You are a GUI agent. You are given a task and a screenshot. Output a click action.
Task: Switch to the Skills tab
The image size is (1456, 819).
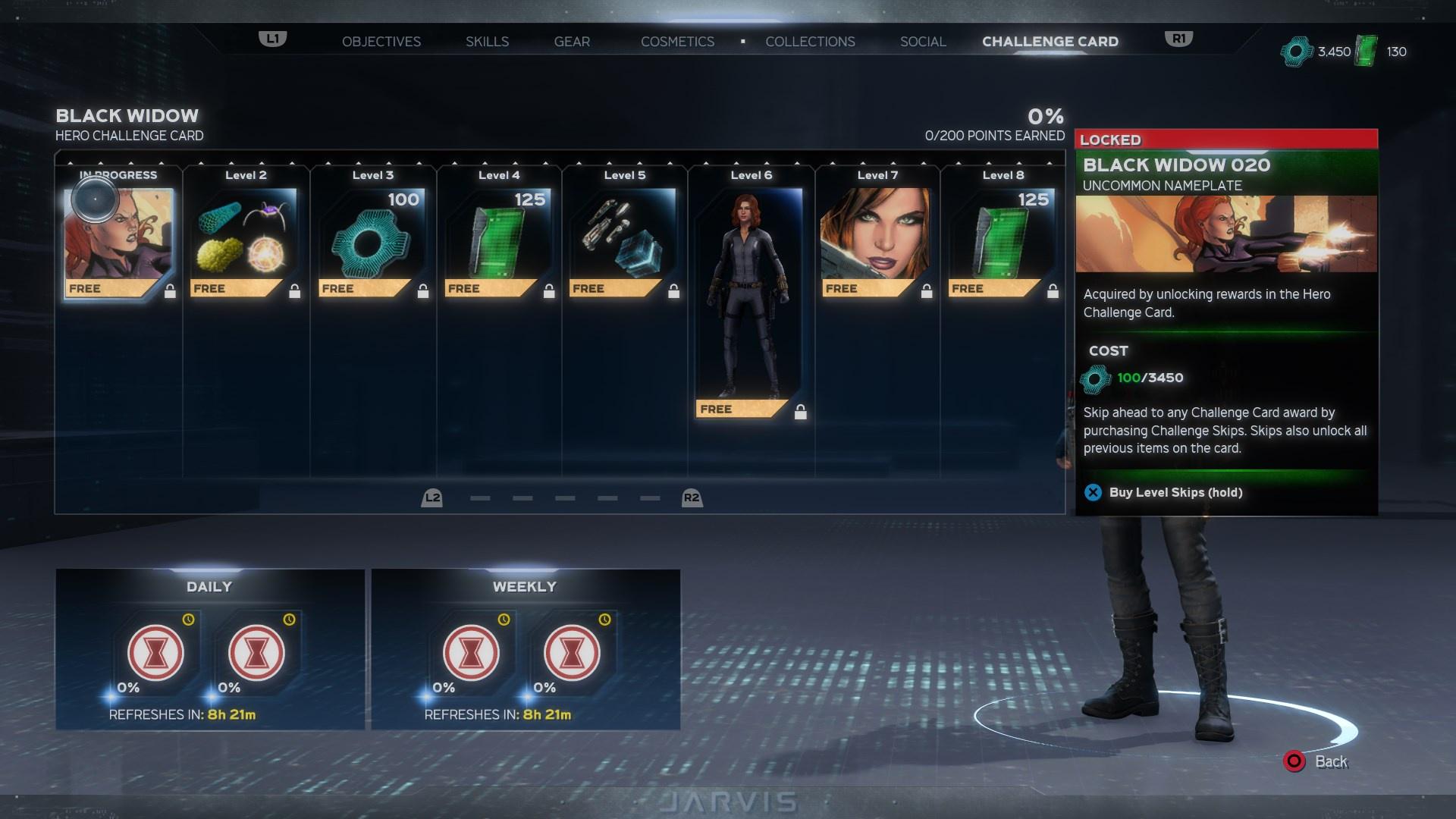click(487, 42)
